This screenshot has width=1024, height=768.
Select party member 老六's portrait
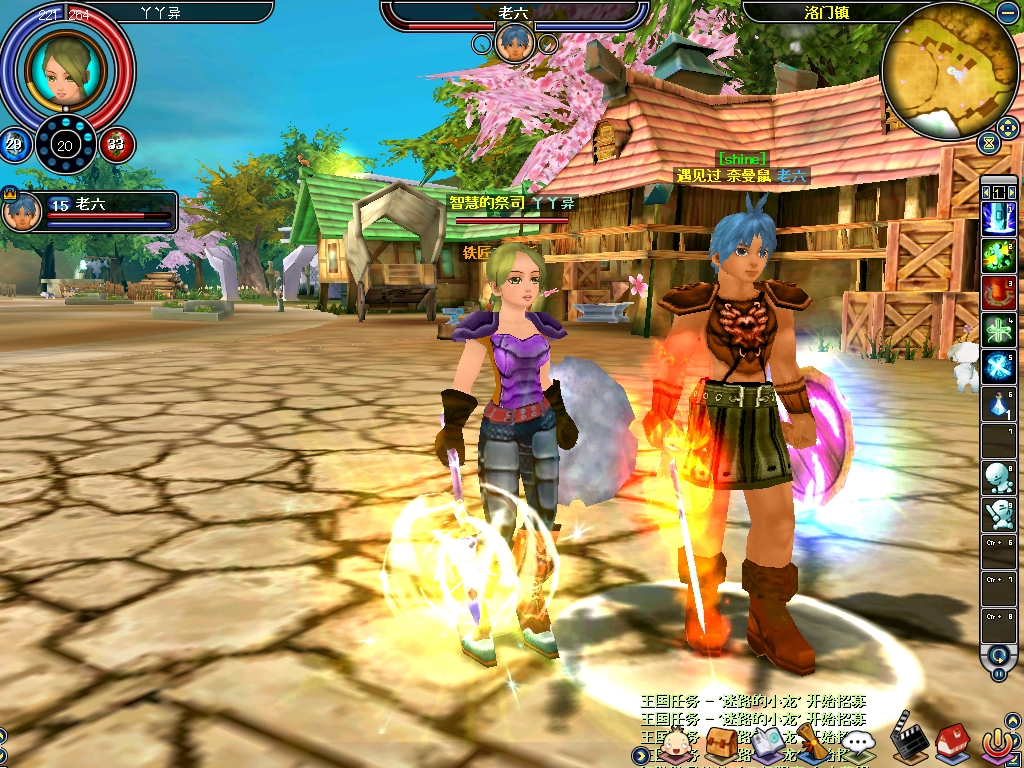pos(22,211)
